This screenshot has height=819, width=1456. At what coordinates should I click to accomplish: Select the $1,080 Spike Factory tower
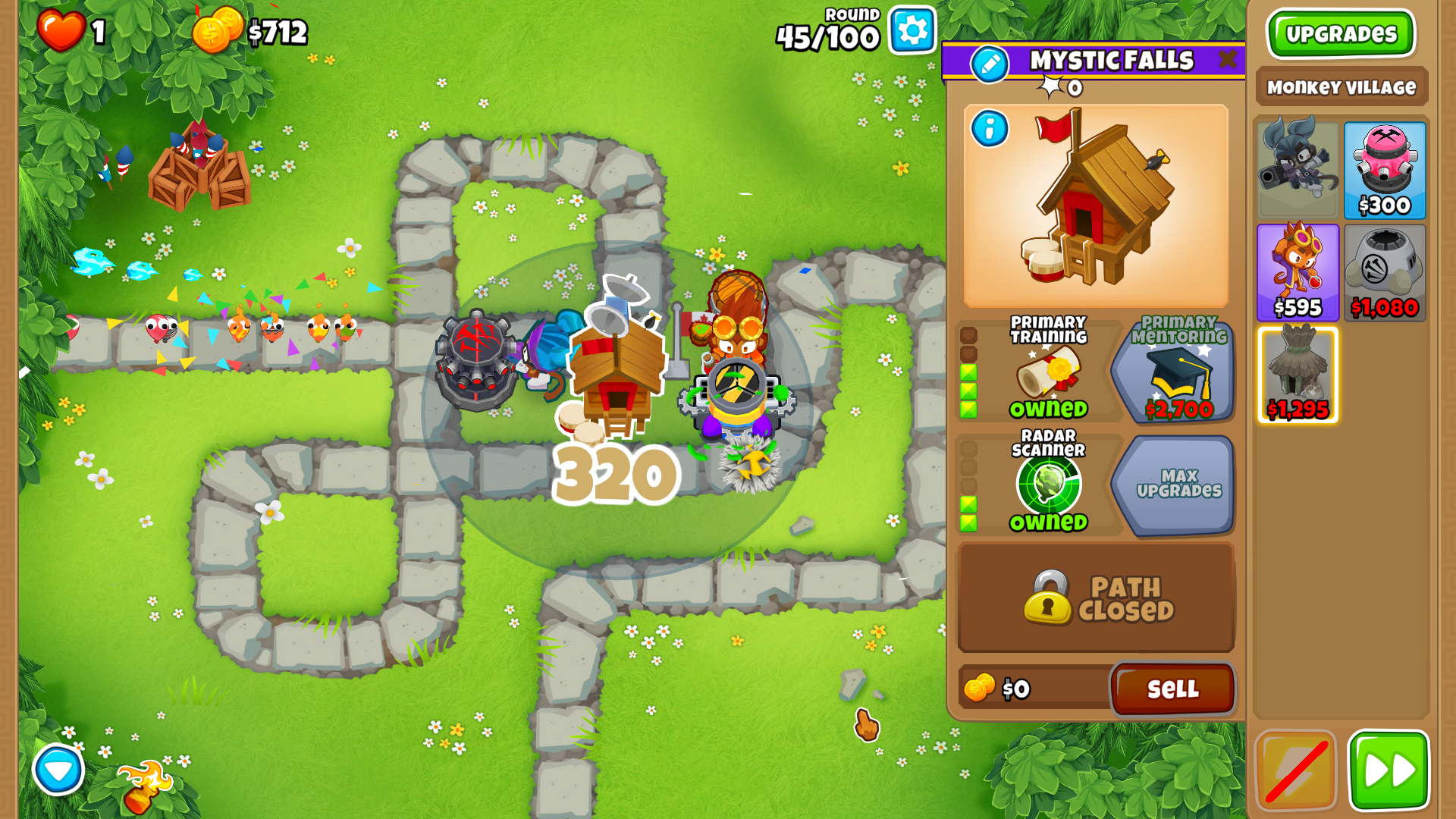click(x=1384, y=272)
